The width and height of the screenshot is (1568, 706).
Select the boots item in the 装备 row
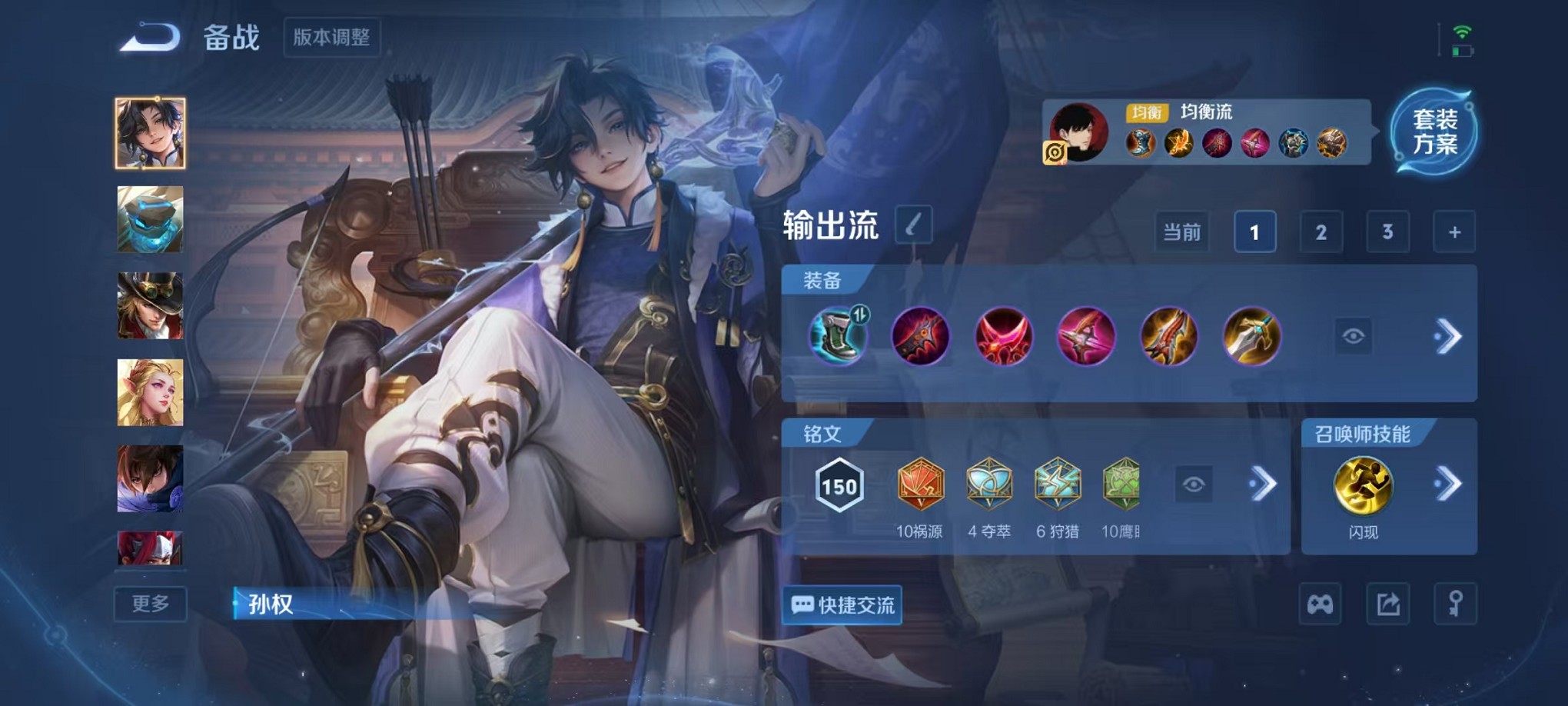[x=839, y=335]
